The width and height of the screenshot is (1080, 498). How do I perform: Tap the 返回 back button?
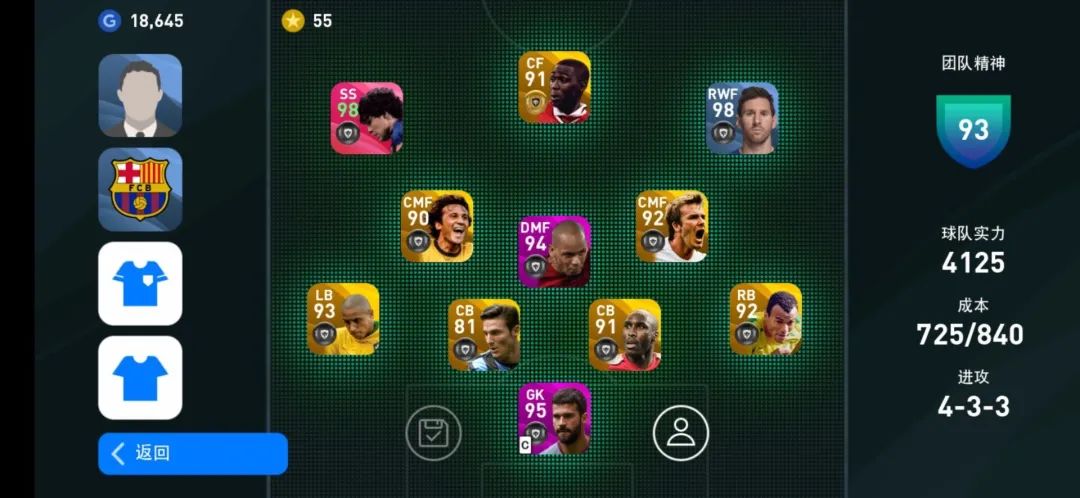(192, 453)
